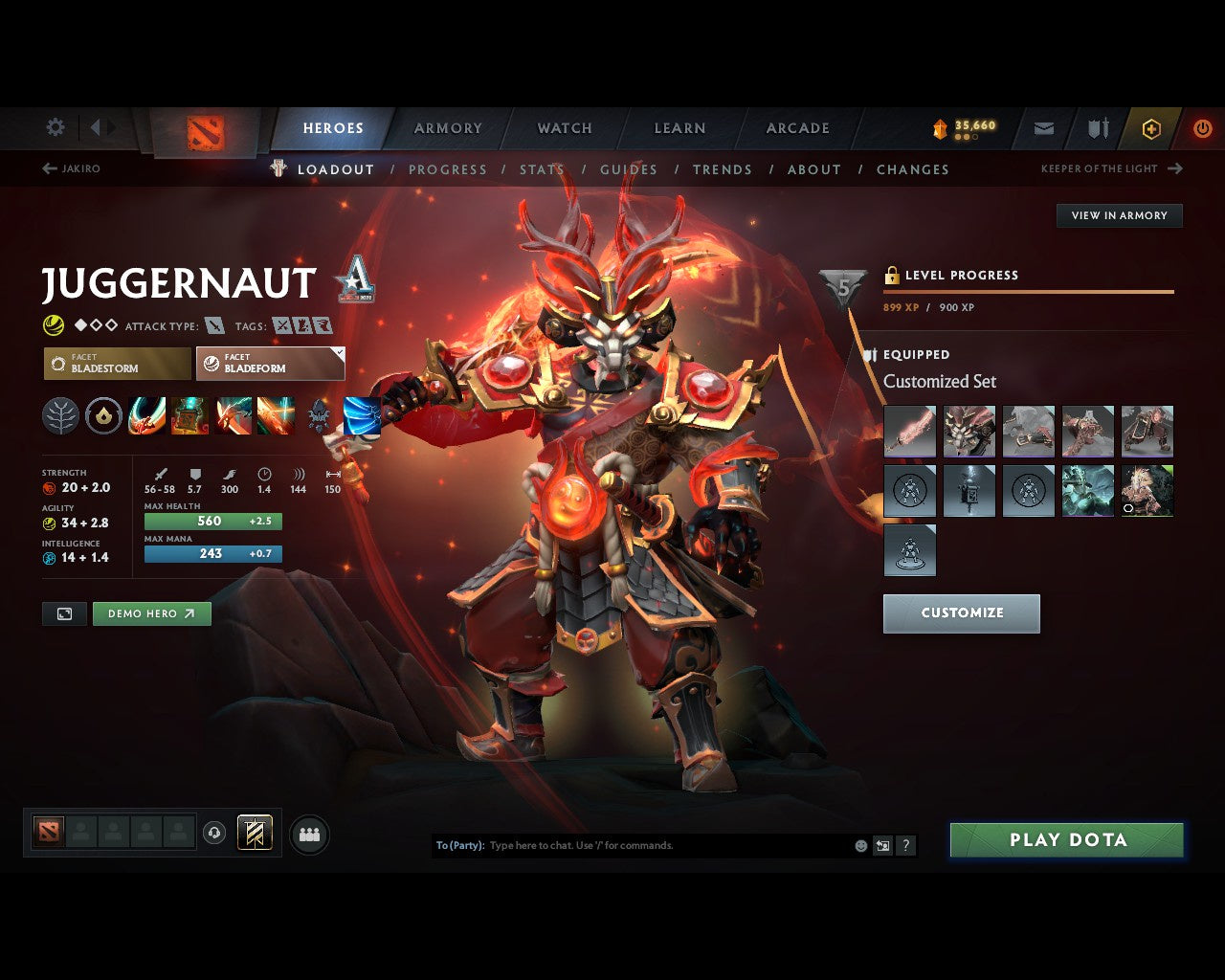This screenshot has height=980, width=1225.
Task: Click the Dota Plus hexagon icon
Action: [x=1151, y=128]
